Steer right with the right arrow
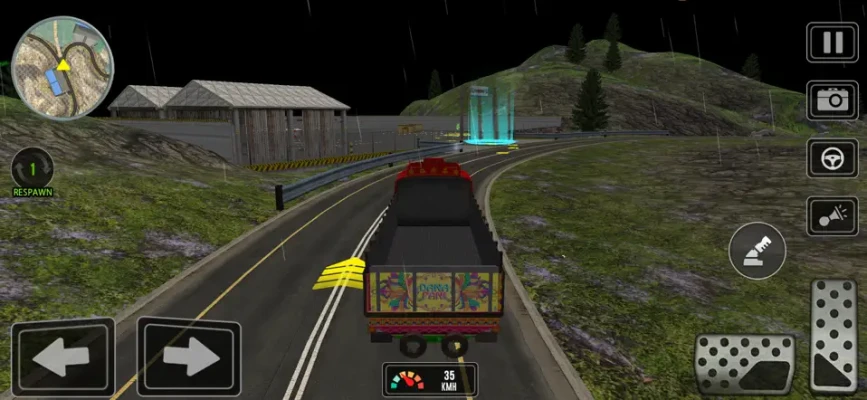867x400 pixels. pyautogui.click(x=188, y=356)
